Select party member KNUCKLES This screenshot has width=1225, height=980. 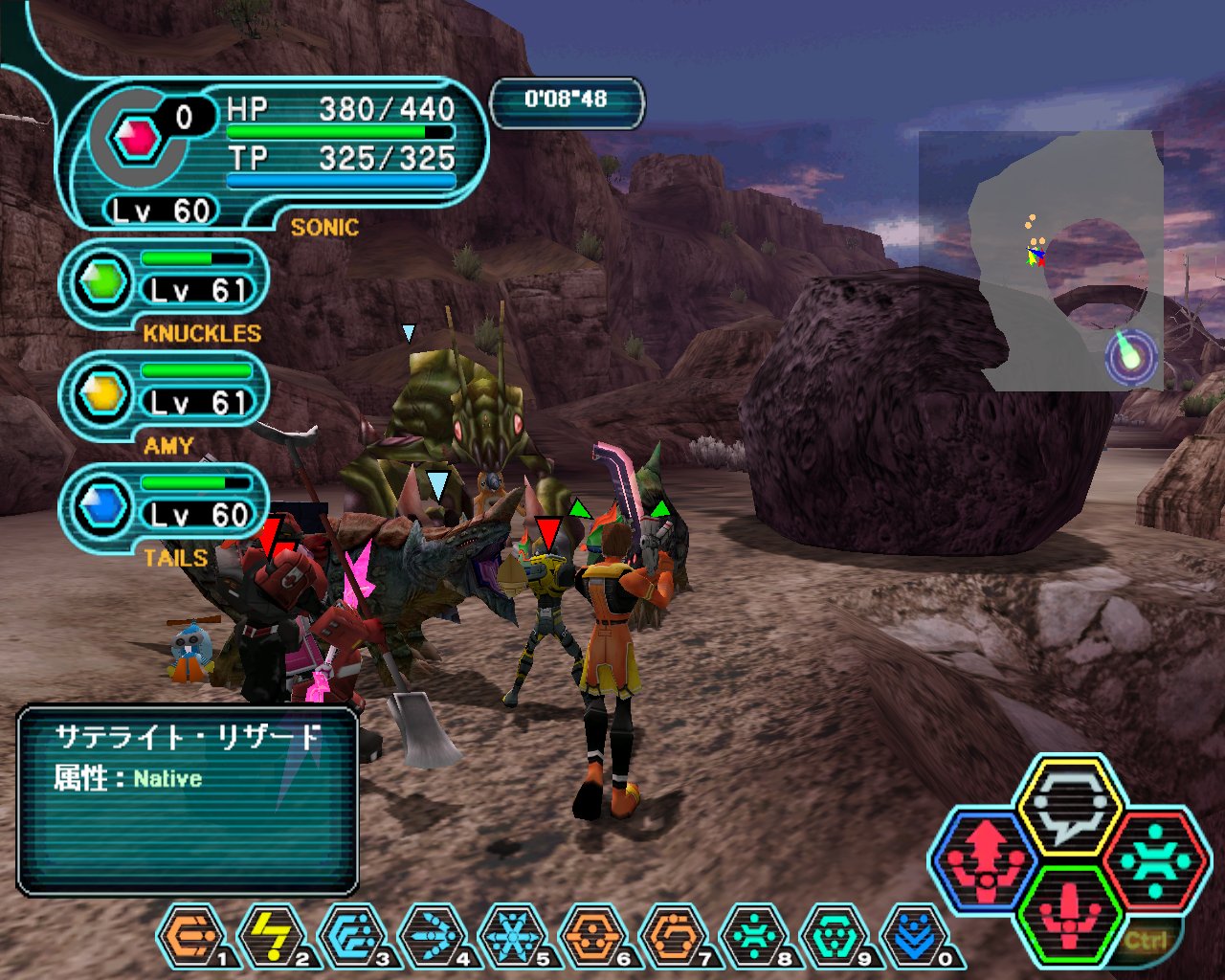(x=165, y=284)
